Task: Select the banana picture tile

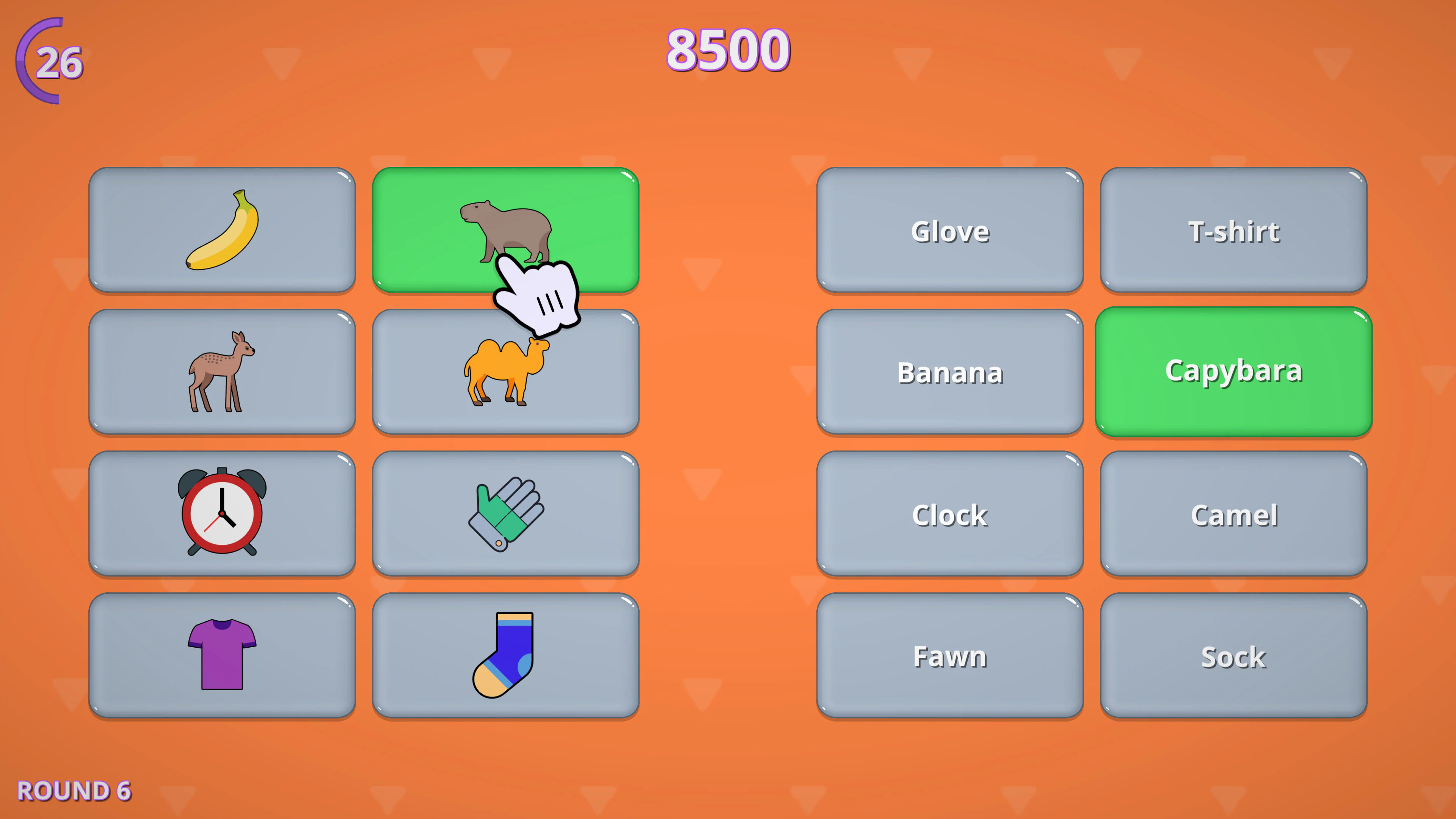Action: tap(223, 229)
